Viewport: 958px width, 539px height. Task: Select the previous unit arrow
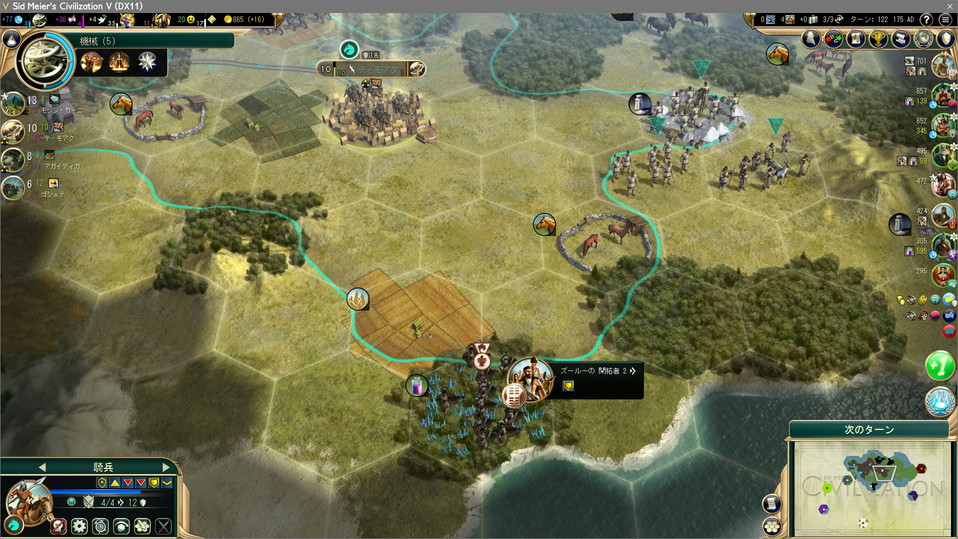pos(42,467)
